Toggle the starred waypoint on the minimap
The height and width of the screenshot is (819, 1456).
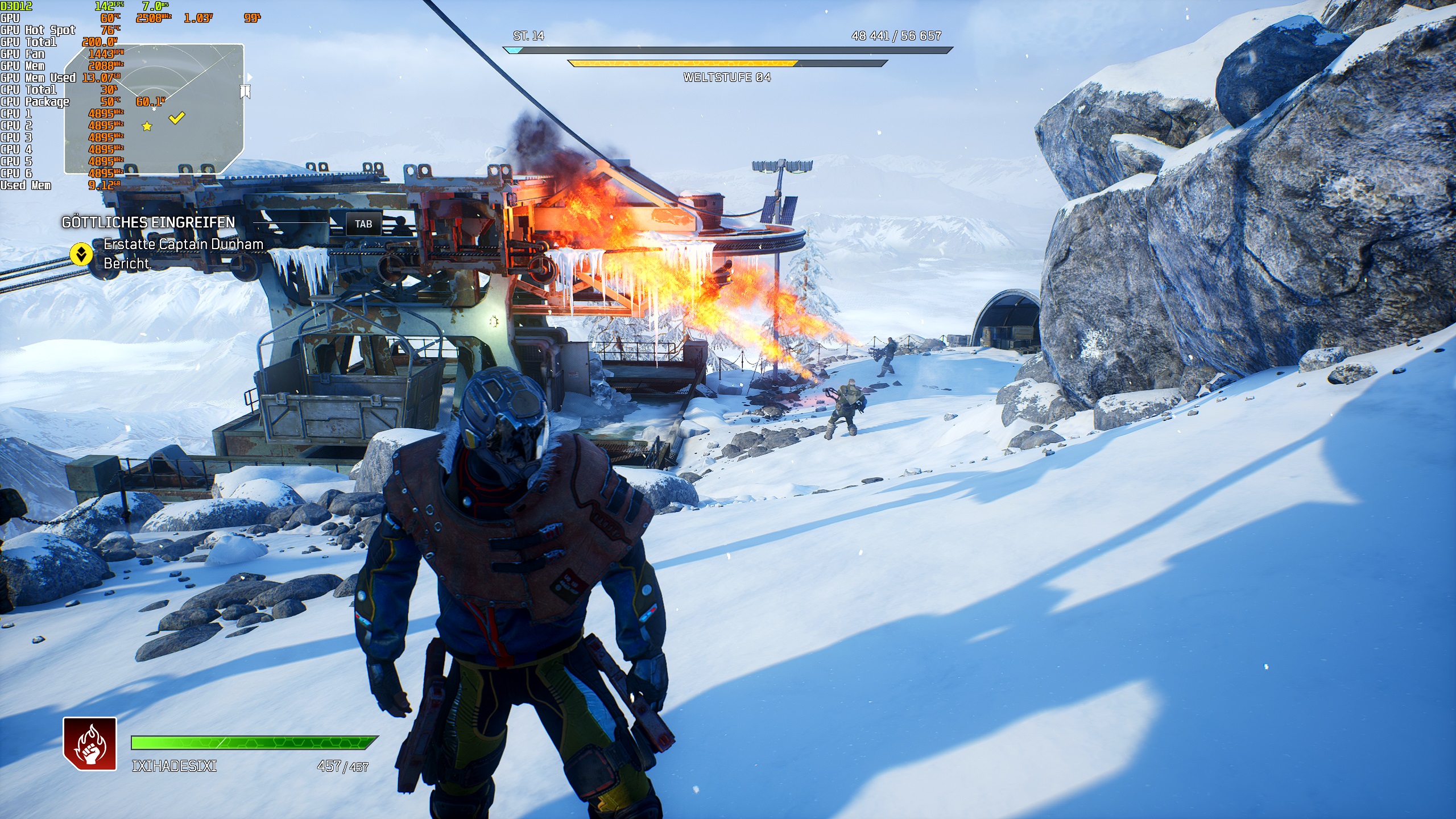pyautogui.click(x=147, y=127)
